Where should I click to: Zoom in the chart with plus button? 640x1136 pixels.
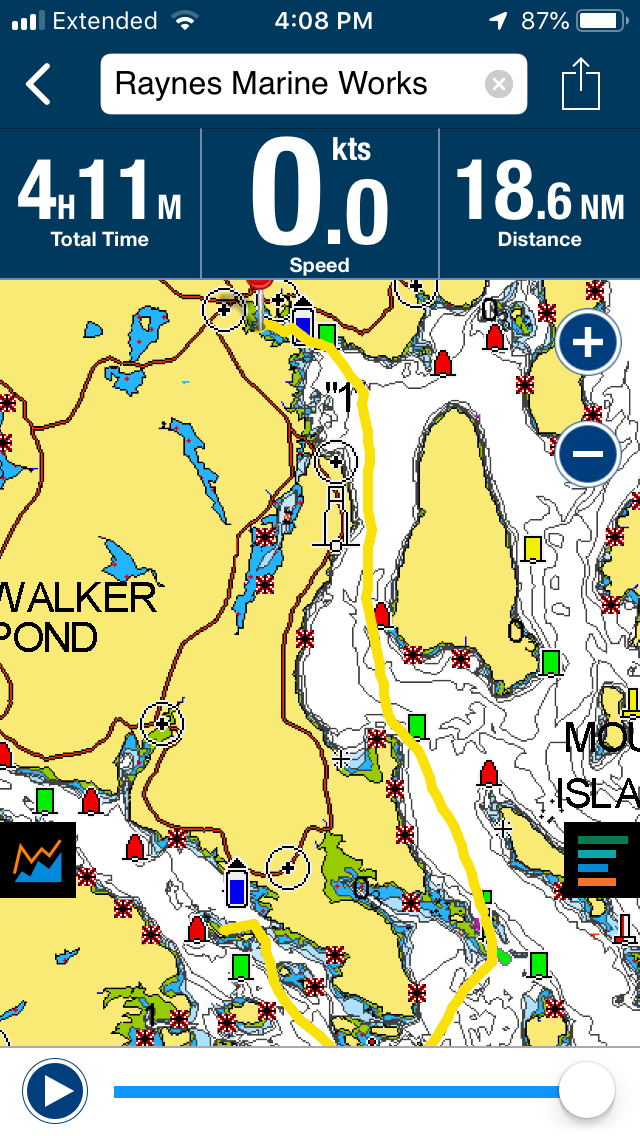click(587, 344)
